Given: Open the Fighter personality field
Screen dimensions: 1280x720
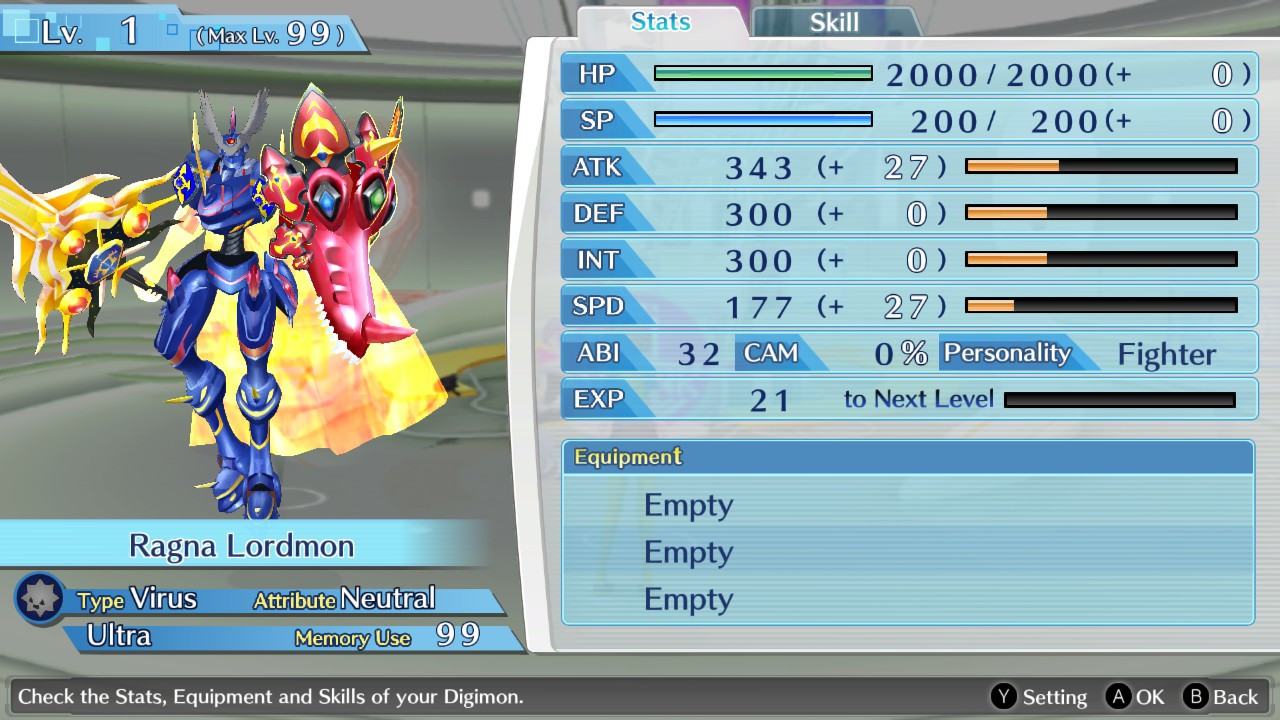Looking at the screenshot, I should (x=1166, y=353).
